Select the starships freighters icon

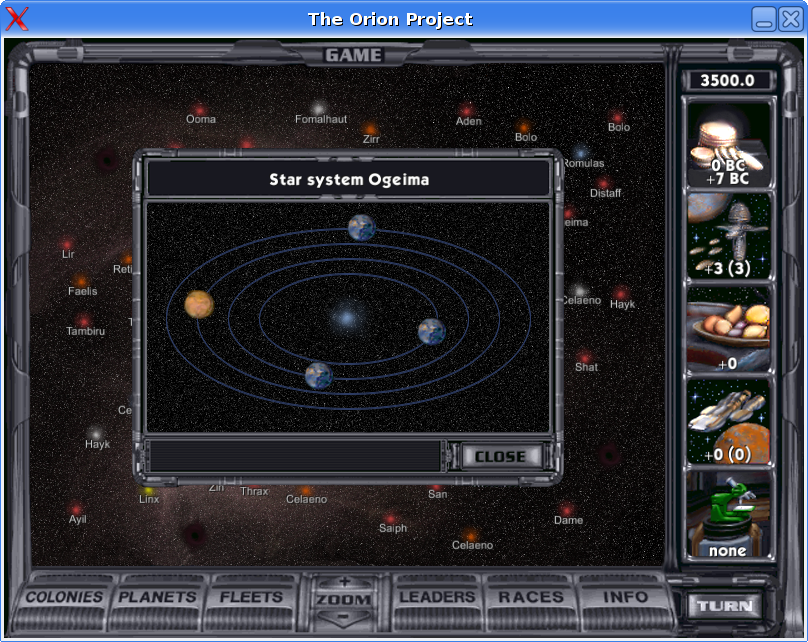pyautogui.click(x=729, y=421)
